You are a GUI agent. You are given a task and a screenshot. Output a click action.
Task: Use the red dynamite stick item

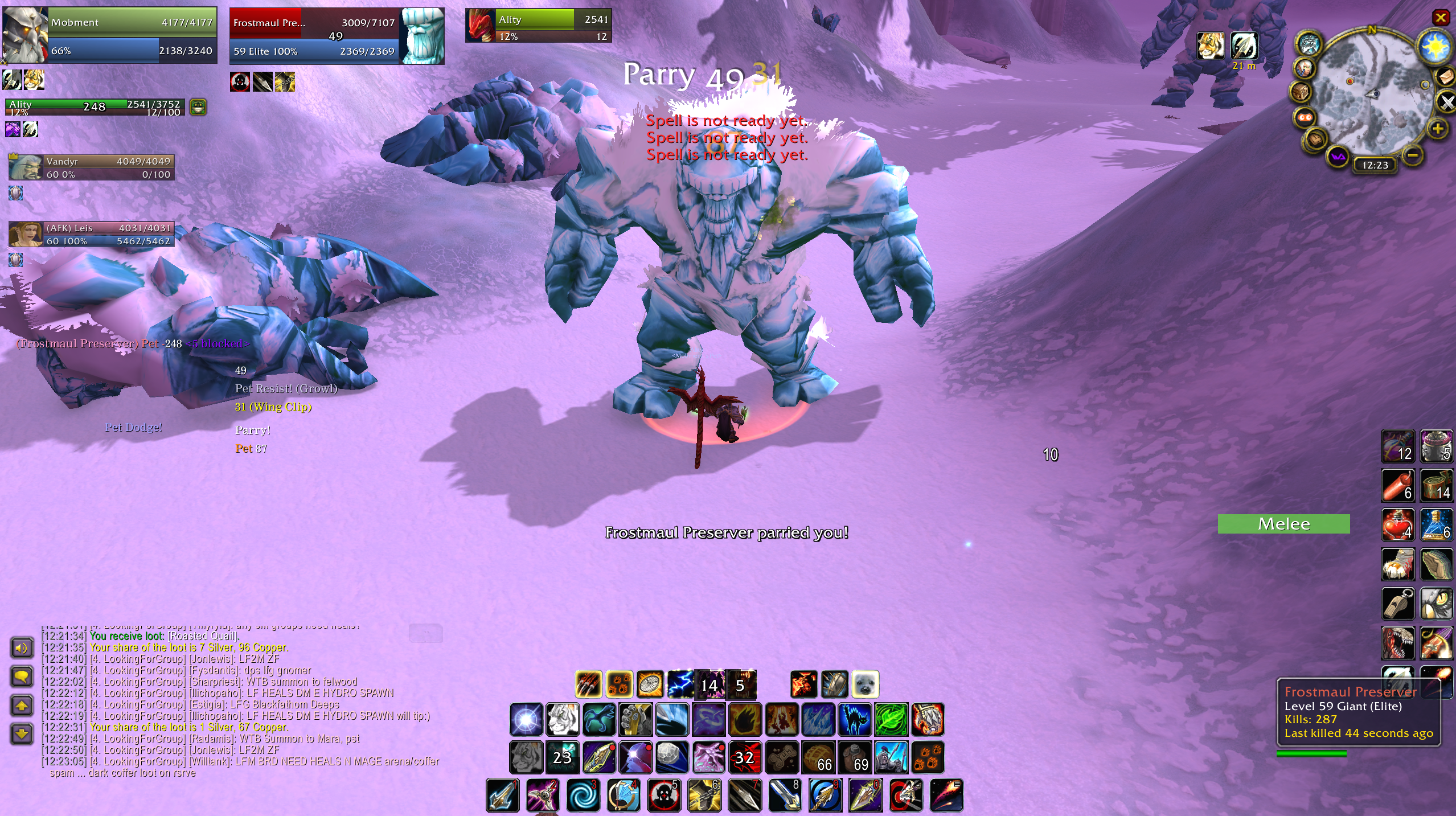click(1397, 485)
